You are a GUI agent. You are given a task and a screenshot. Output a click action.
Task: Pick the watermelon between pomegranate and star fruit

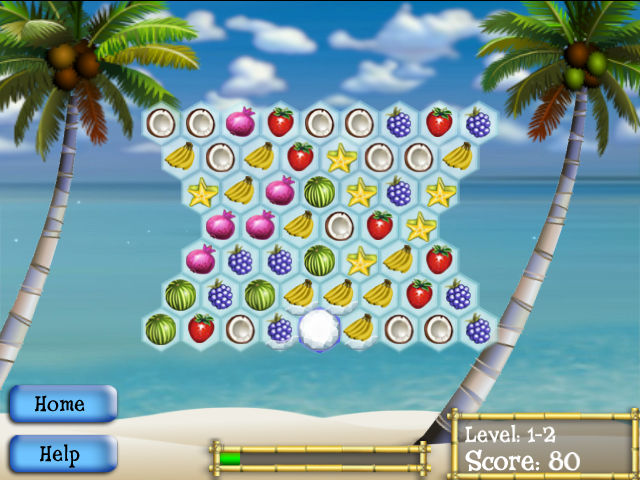[x=319, y=191]
